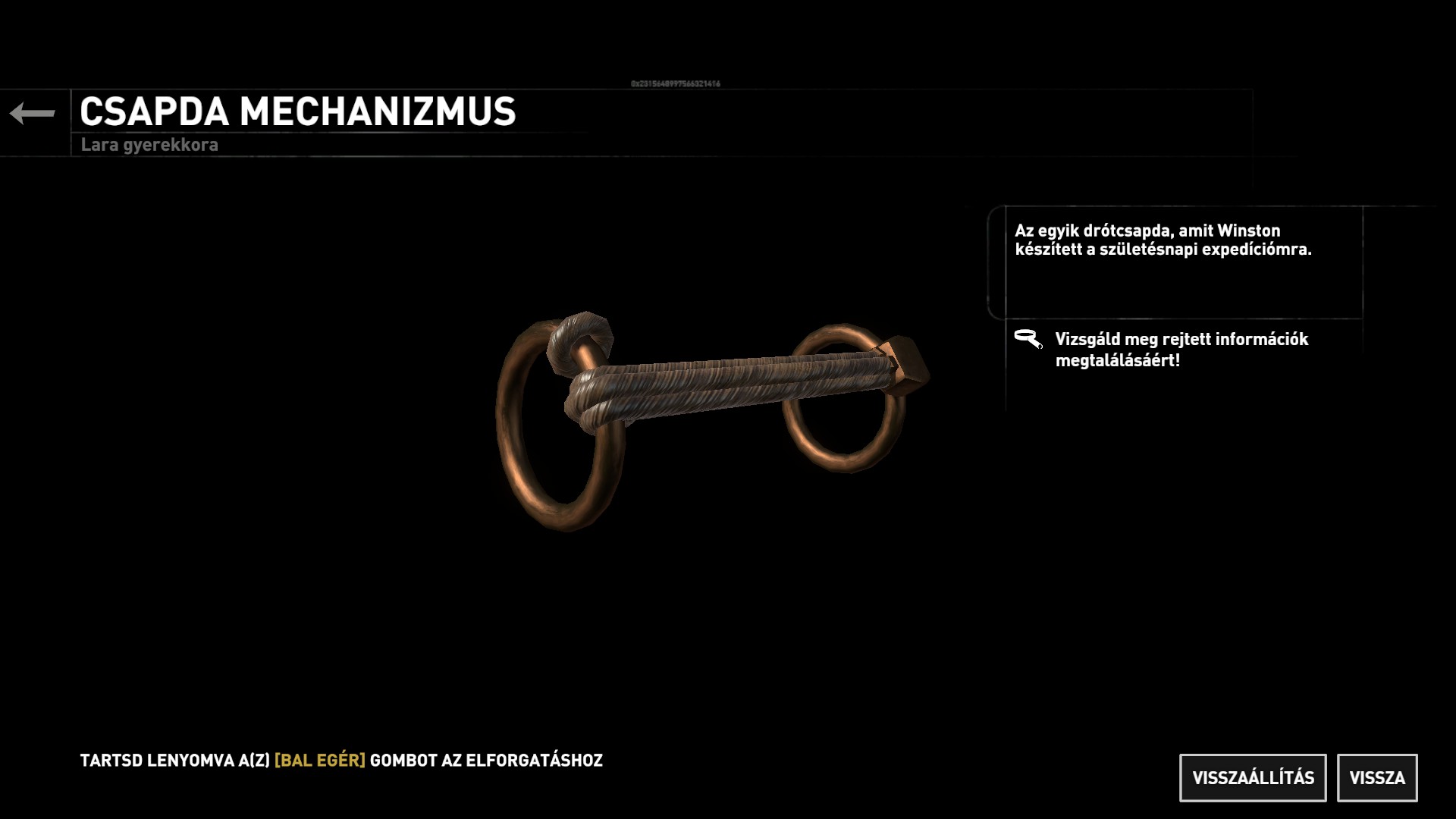Screen dimensions: 1456x819
Task: Select the Visszaállítás reset button
Action: tap(1253, 778)
